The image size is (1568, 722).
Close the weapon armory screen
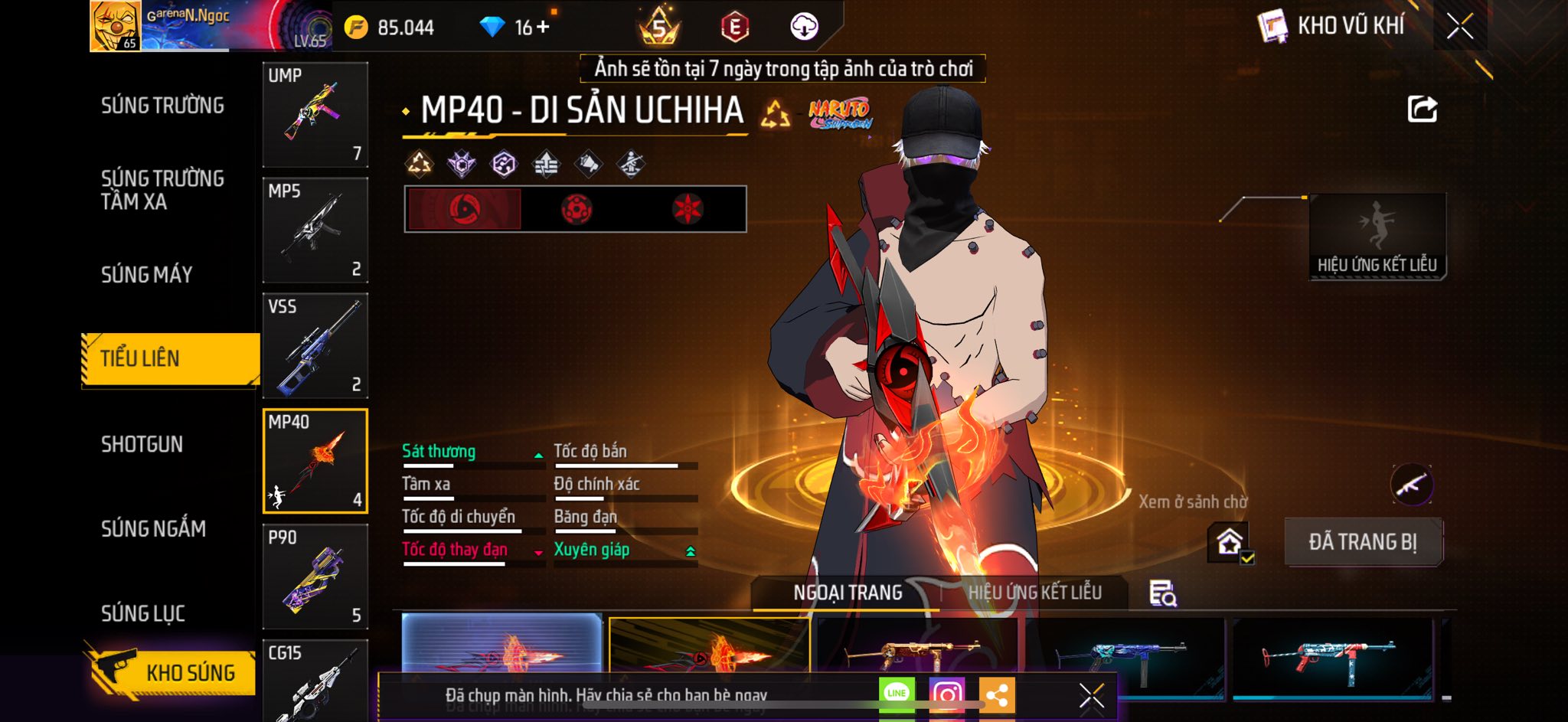(x=1459, y=27)
